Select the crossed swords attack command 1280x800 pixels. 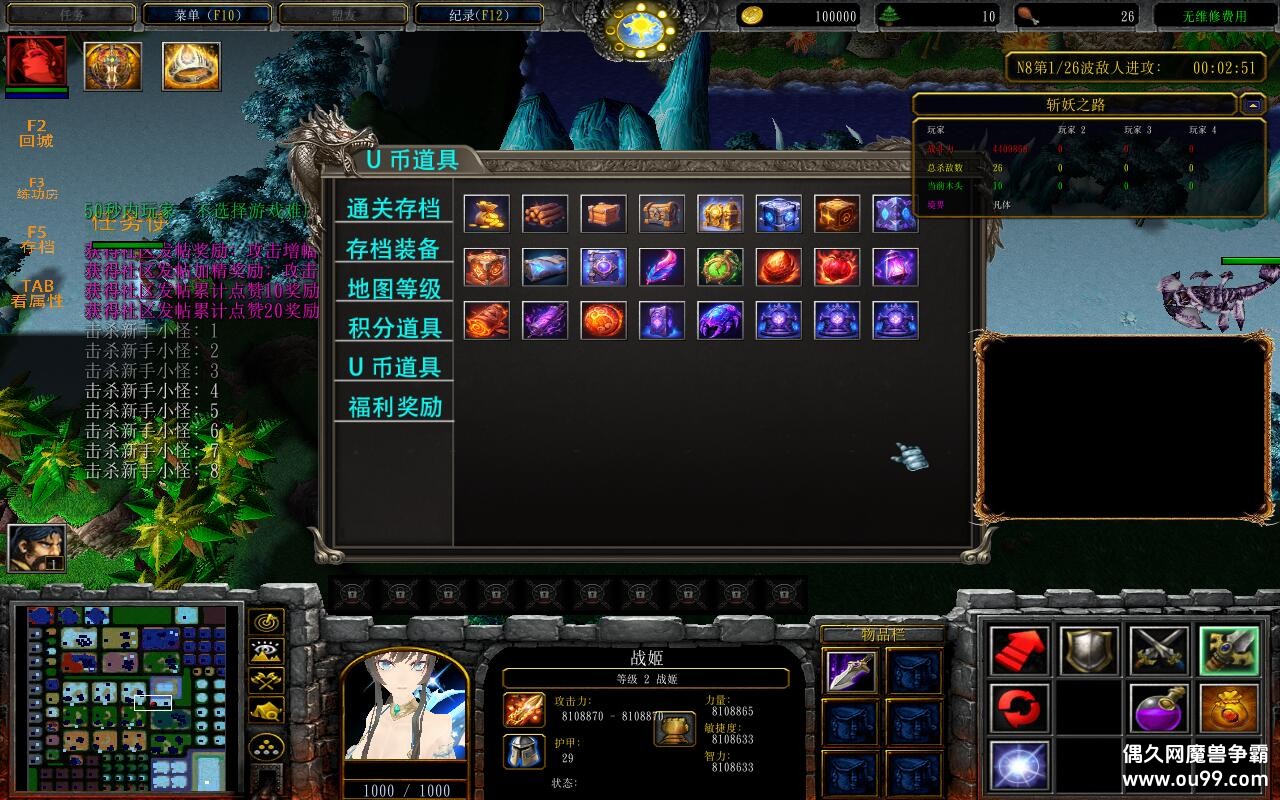pyautogui.click(x=1160, y=650)
